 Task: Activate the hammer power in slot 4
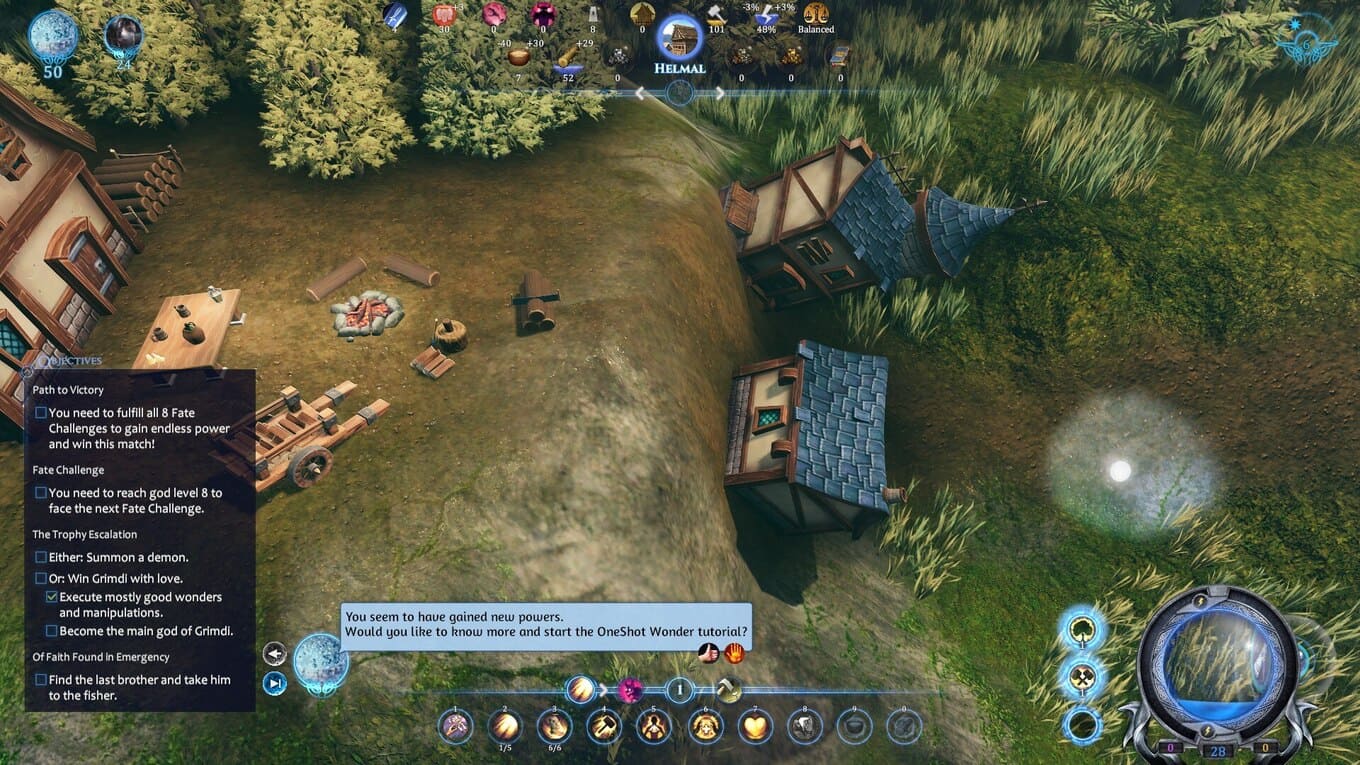click(x=604, y=726)
